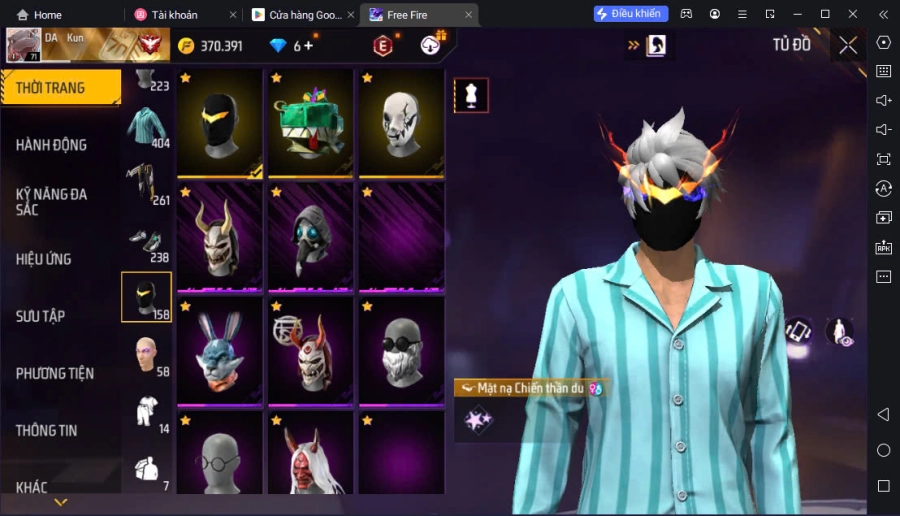This screenshot has height=516, width=900.
Task: Toggle the mannequin preview button
Action: tap(471, 95)
